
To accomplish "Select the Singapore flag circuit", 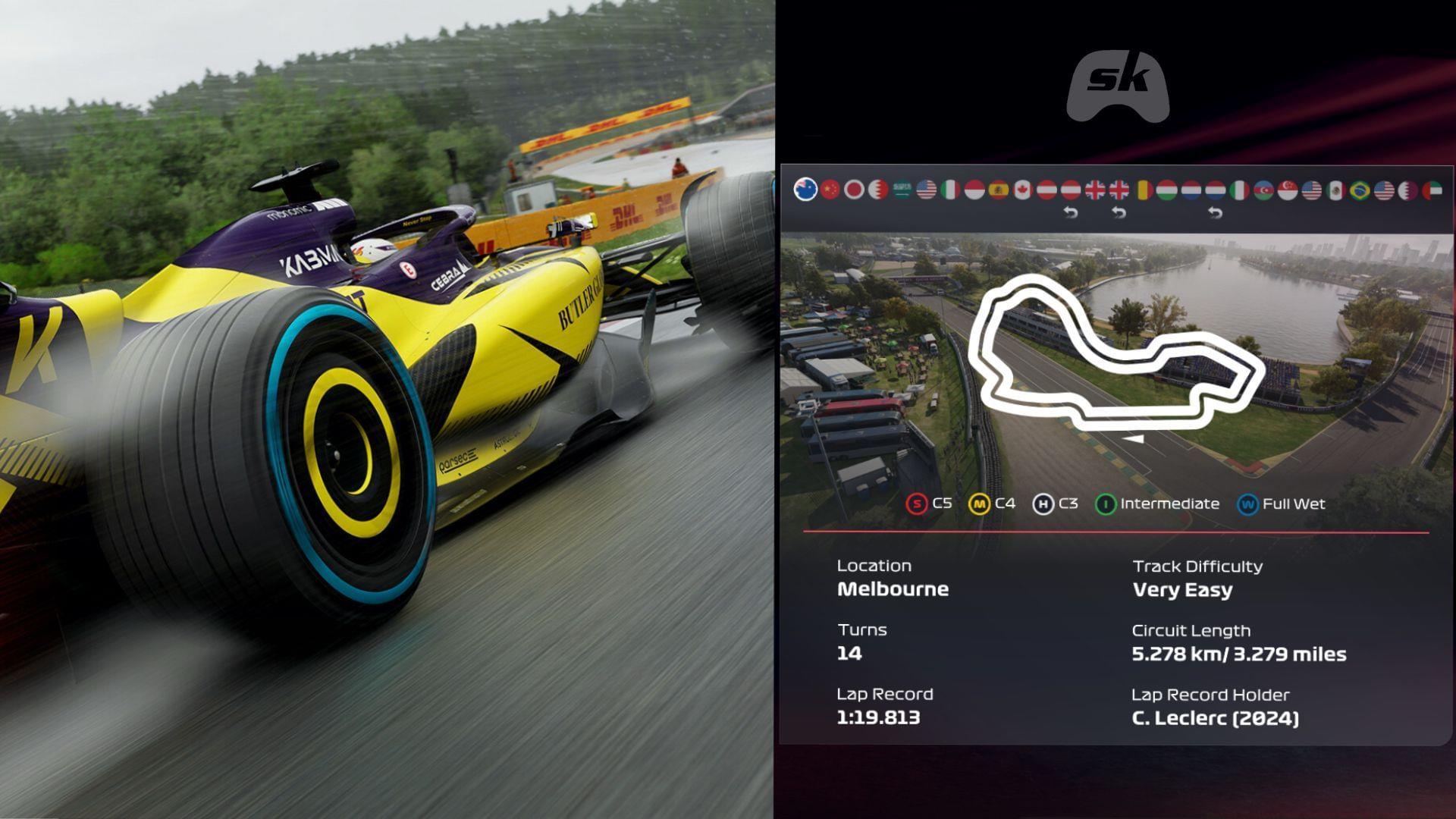I will (1288, 190).
